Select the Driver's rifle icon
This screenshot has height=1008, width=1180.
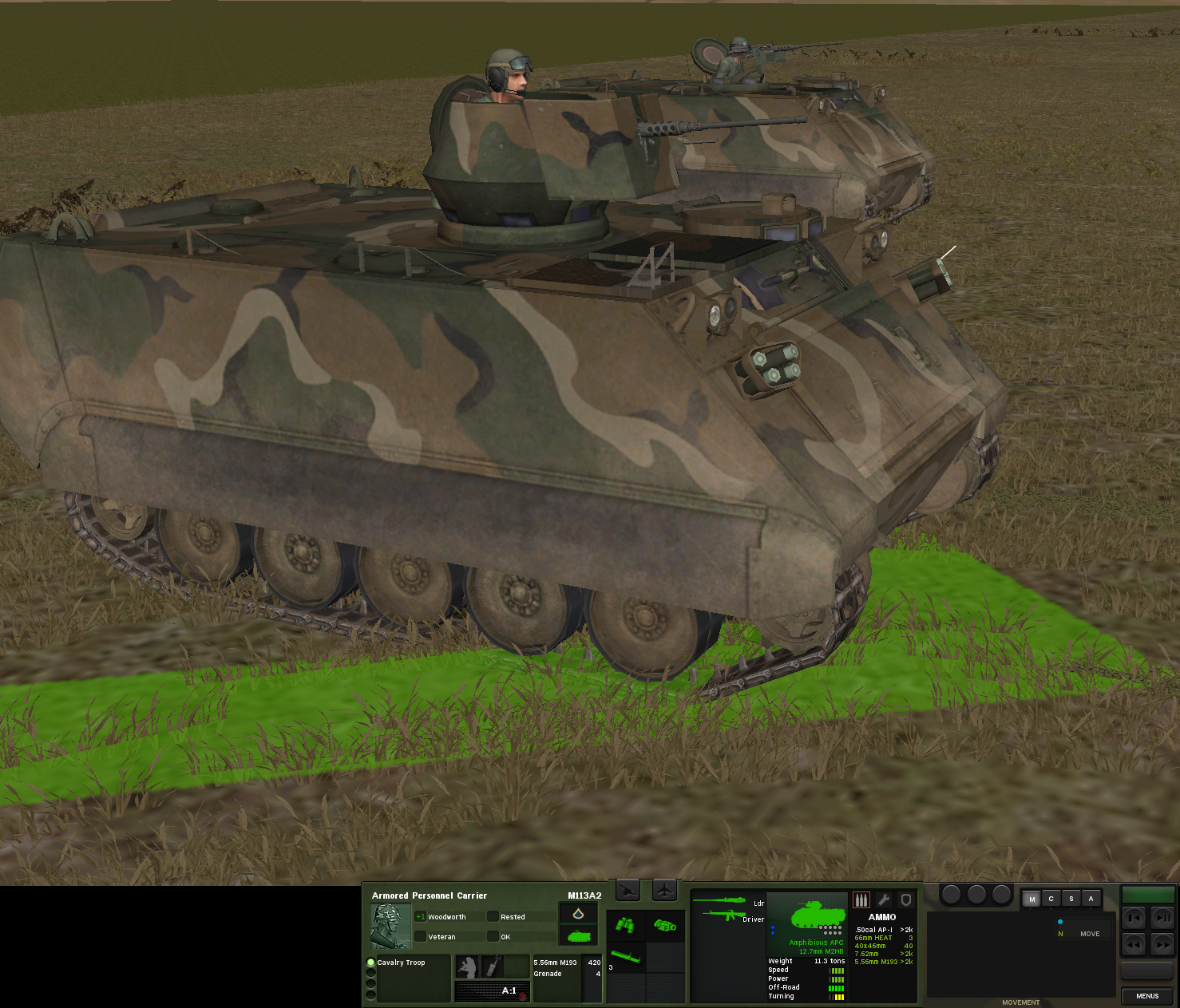click(x=724, y=915)
